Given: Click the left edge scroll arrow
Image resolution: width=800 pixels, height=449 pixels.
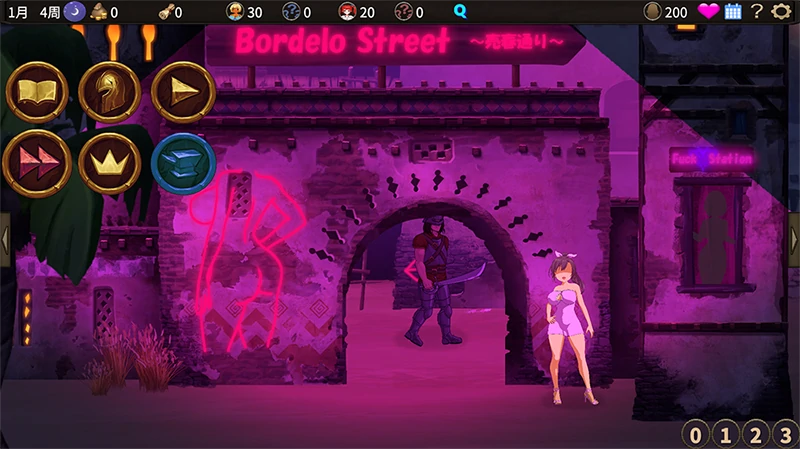Looking at the screenshot, I should click(x=5, y=239).
